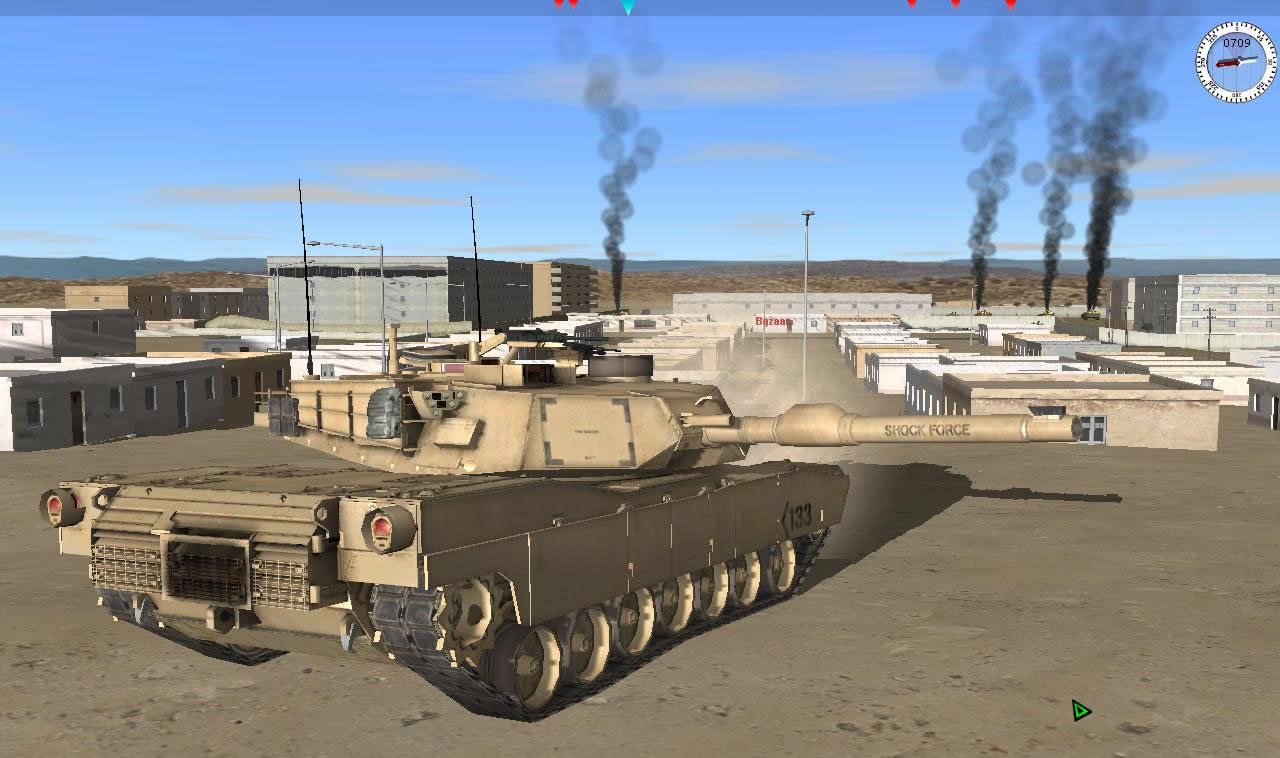
Task: Click the green waypoint arrow near the bottom right
Action: 1080,710
